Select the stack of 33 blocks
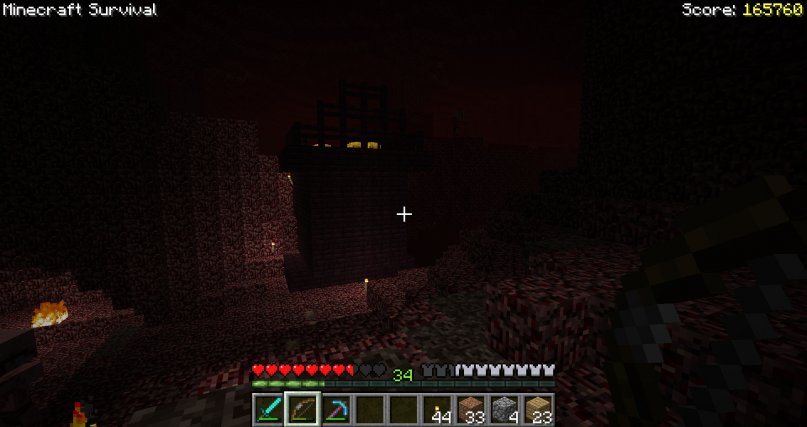This screenshot has width=807, height=427. (x=471, y=410)
